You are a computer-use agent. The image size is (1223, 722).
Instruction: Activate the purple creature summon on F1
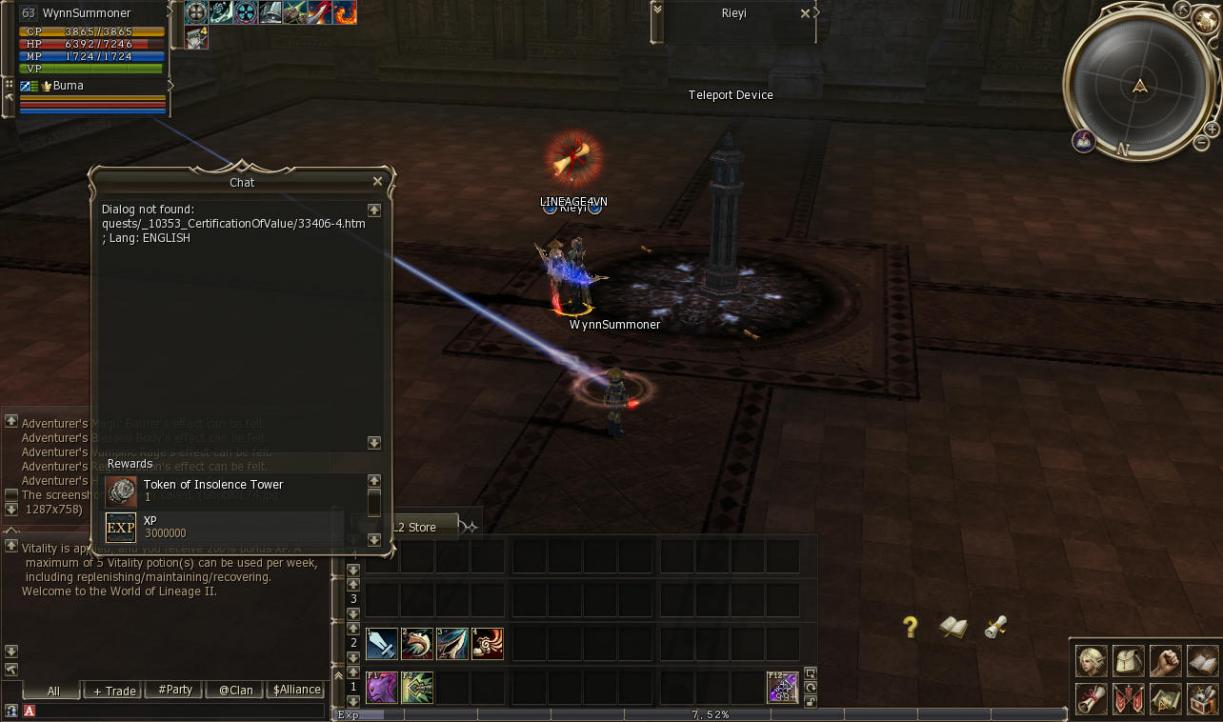click(382, 687)
